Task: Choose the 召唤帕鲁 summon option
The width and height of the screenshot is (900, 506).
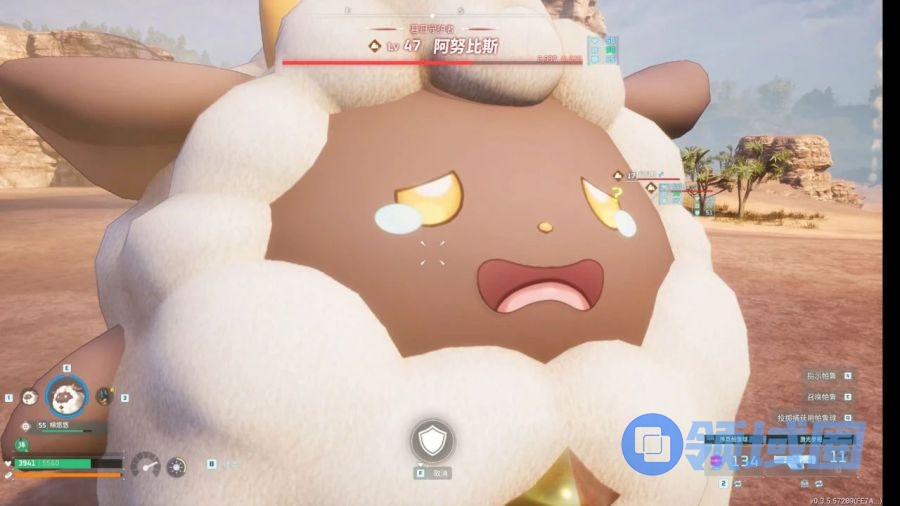Action: click(x=824, y=396)
